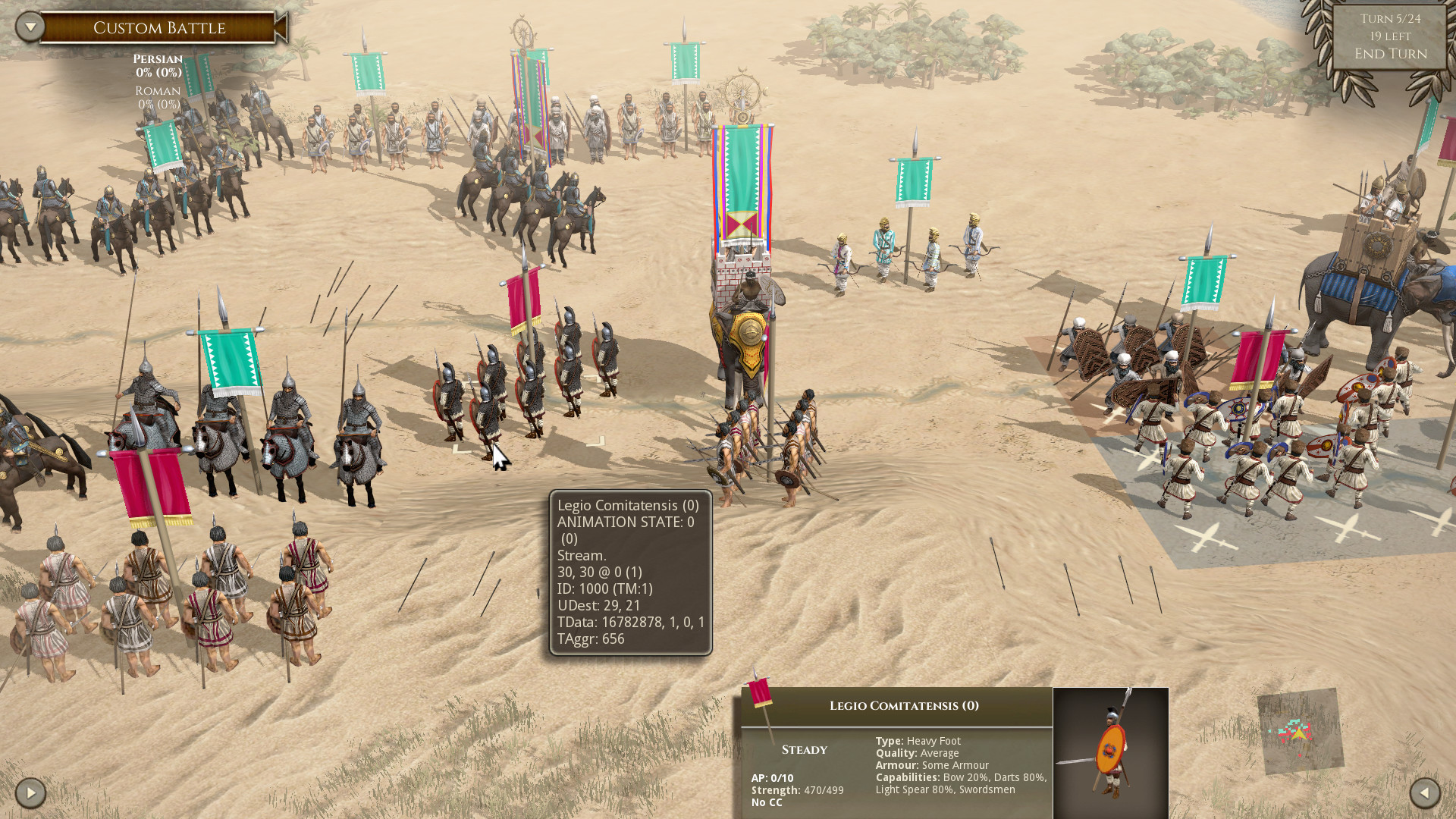The image size is (1456, 819).
Task: Click the minimap overview
Action: click(1300, 731)
